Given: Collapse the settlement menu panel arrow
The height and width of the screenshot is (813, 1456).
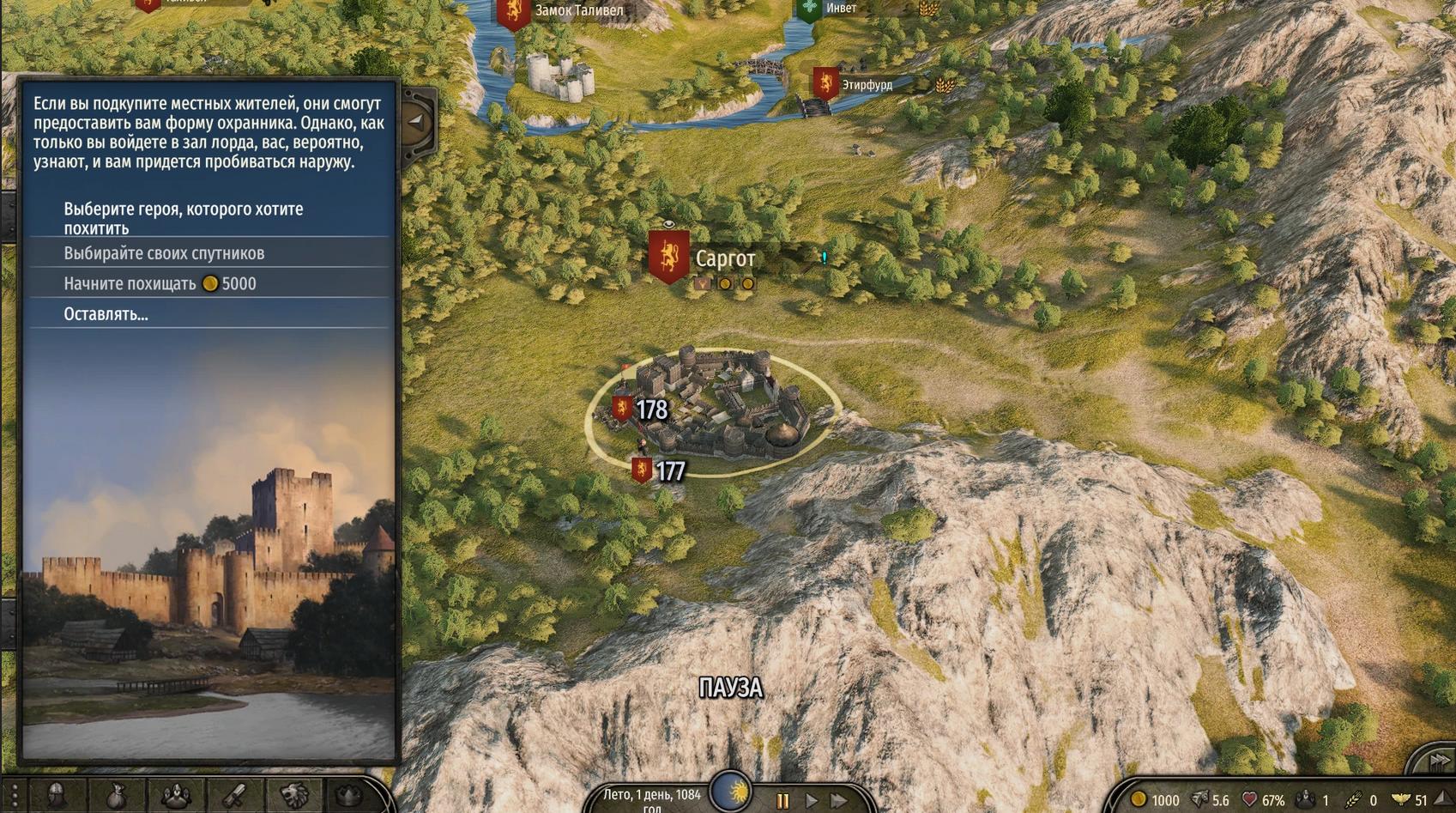Looking at the screenshot, I should [x=417, y=121].
